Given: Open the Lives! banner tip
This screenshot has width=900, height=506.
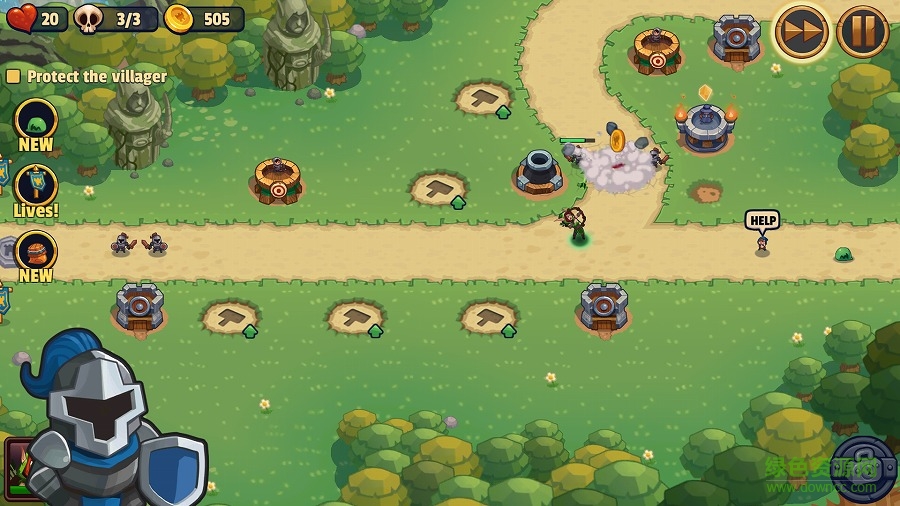Looking at the screenshot, I should point(36,187).
